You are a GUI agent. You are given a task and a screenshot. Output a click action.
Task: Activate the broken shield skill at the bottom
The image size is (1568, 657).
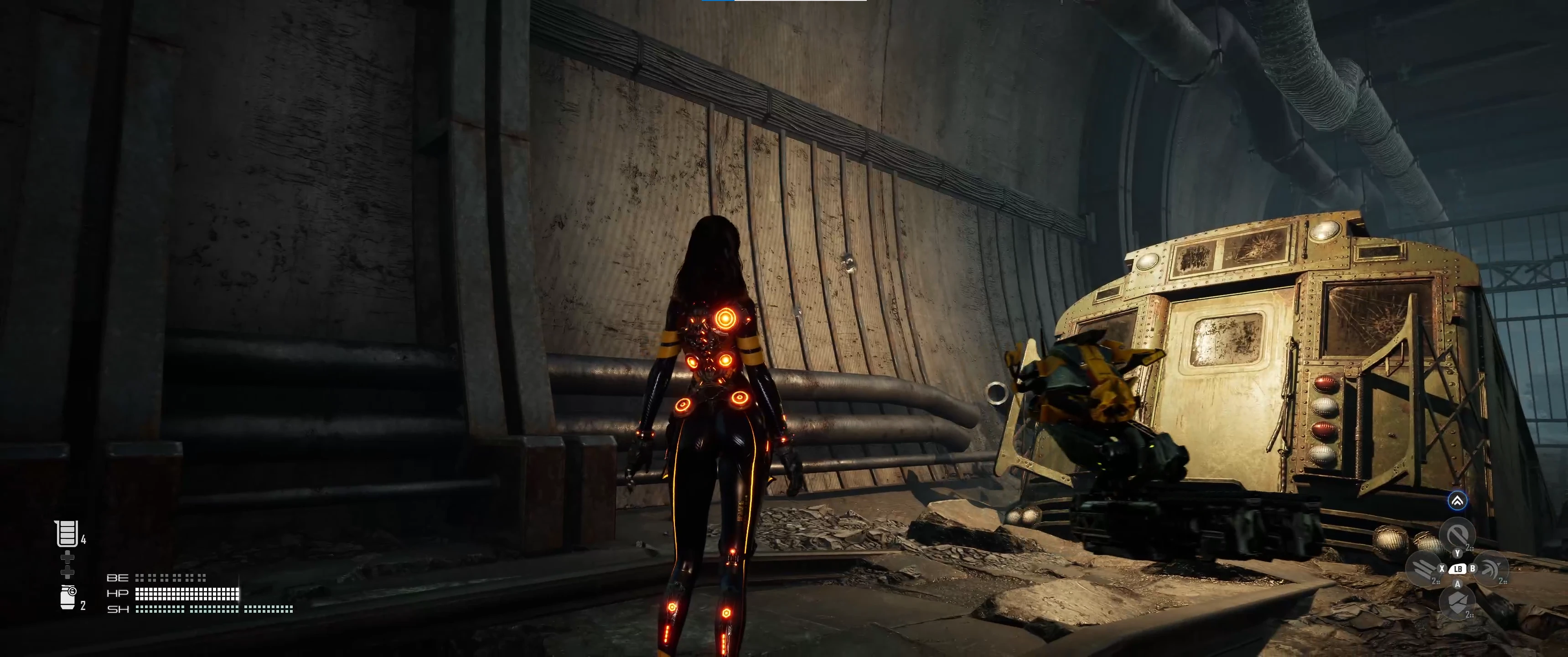pos(1457,602)
